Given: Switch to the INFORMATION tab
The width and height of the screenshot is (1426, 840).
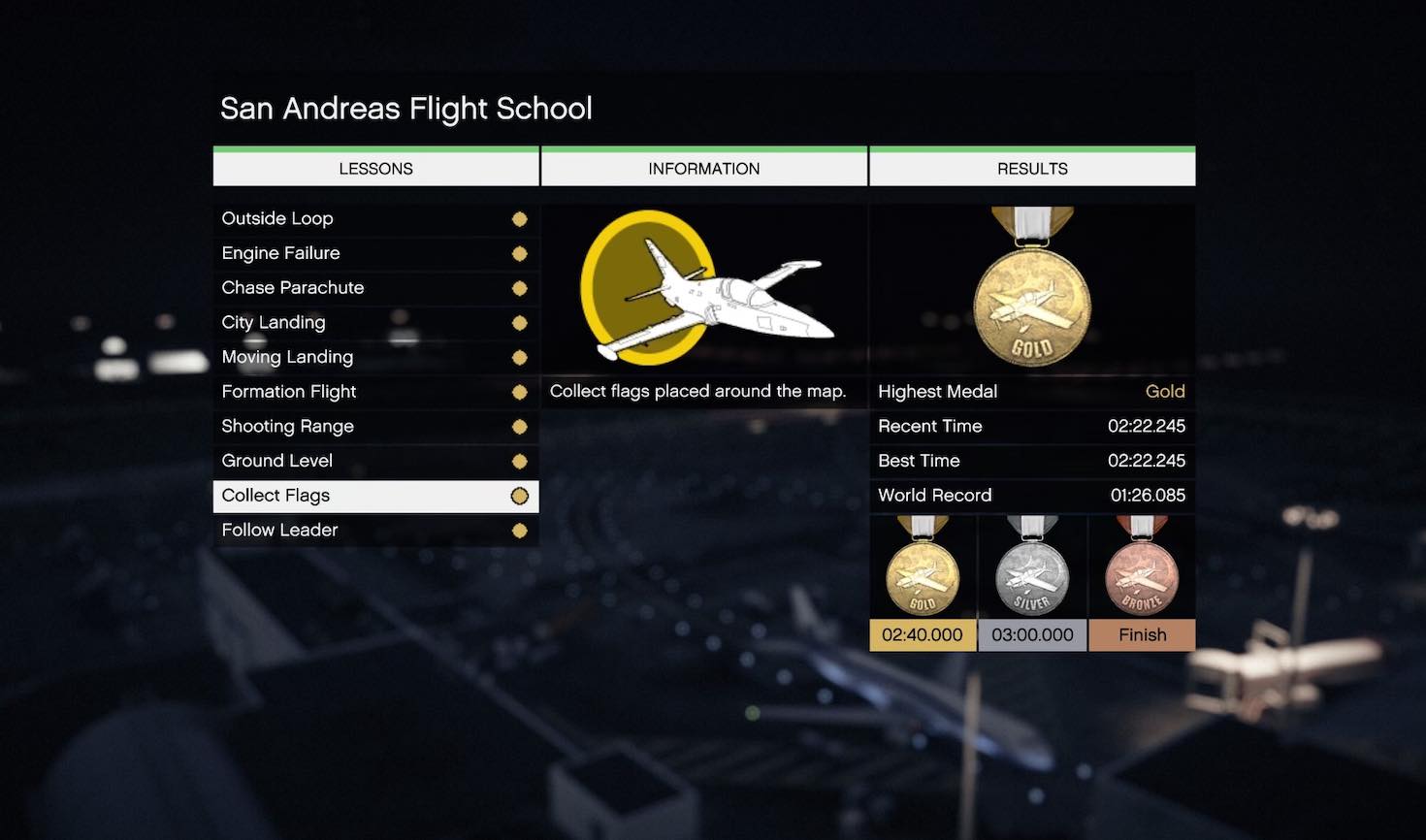Looking at the screenshot, I should [x=703, y=167].
